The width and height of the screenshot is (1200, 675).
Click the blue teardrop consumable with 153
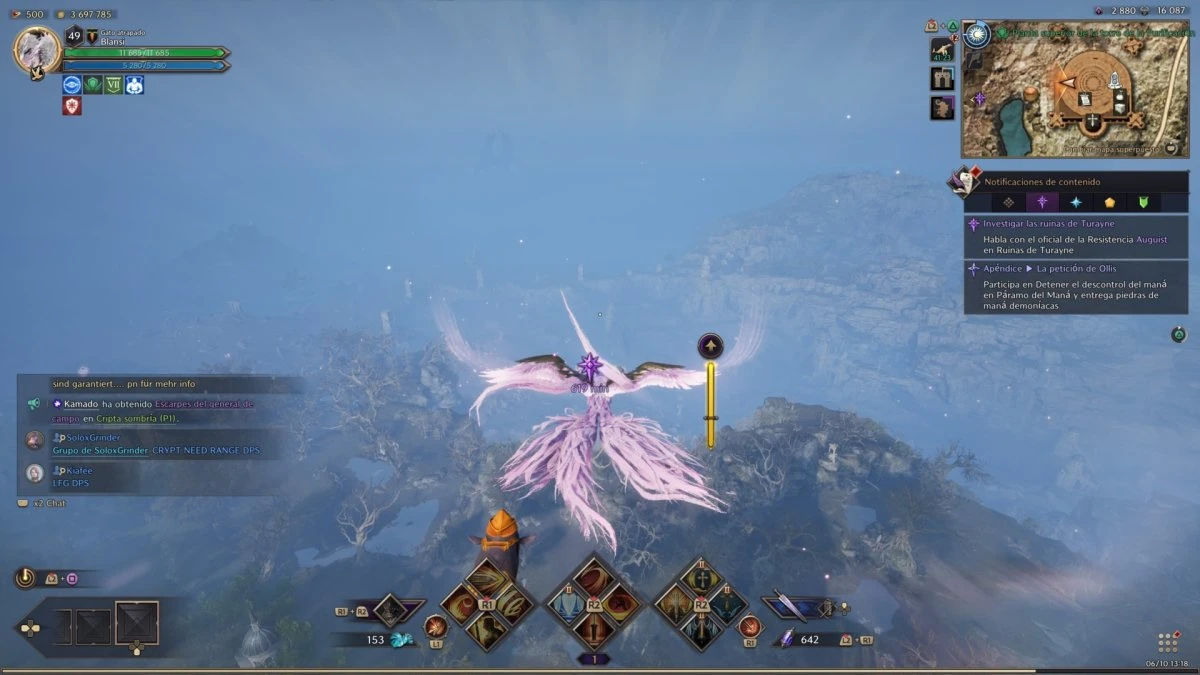click(401, 640)
